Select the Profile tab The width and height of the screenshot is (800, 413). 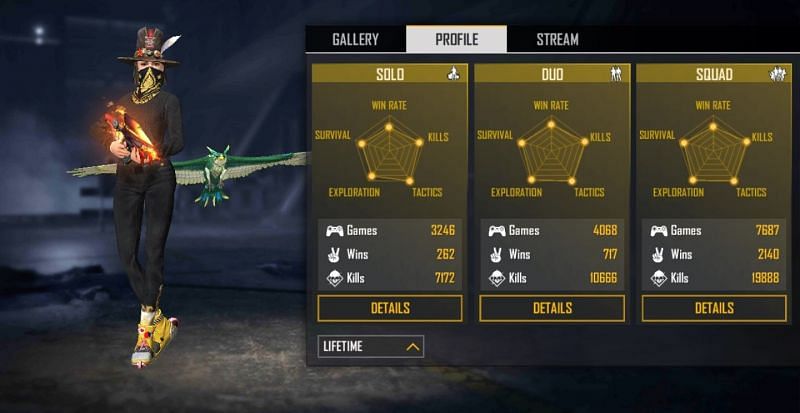point(456,40)
